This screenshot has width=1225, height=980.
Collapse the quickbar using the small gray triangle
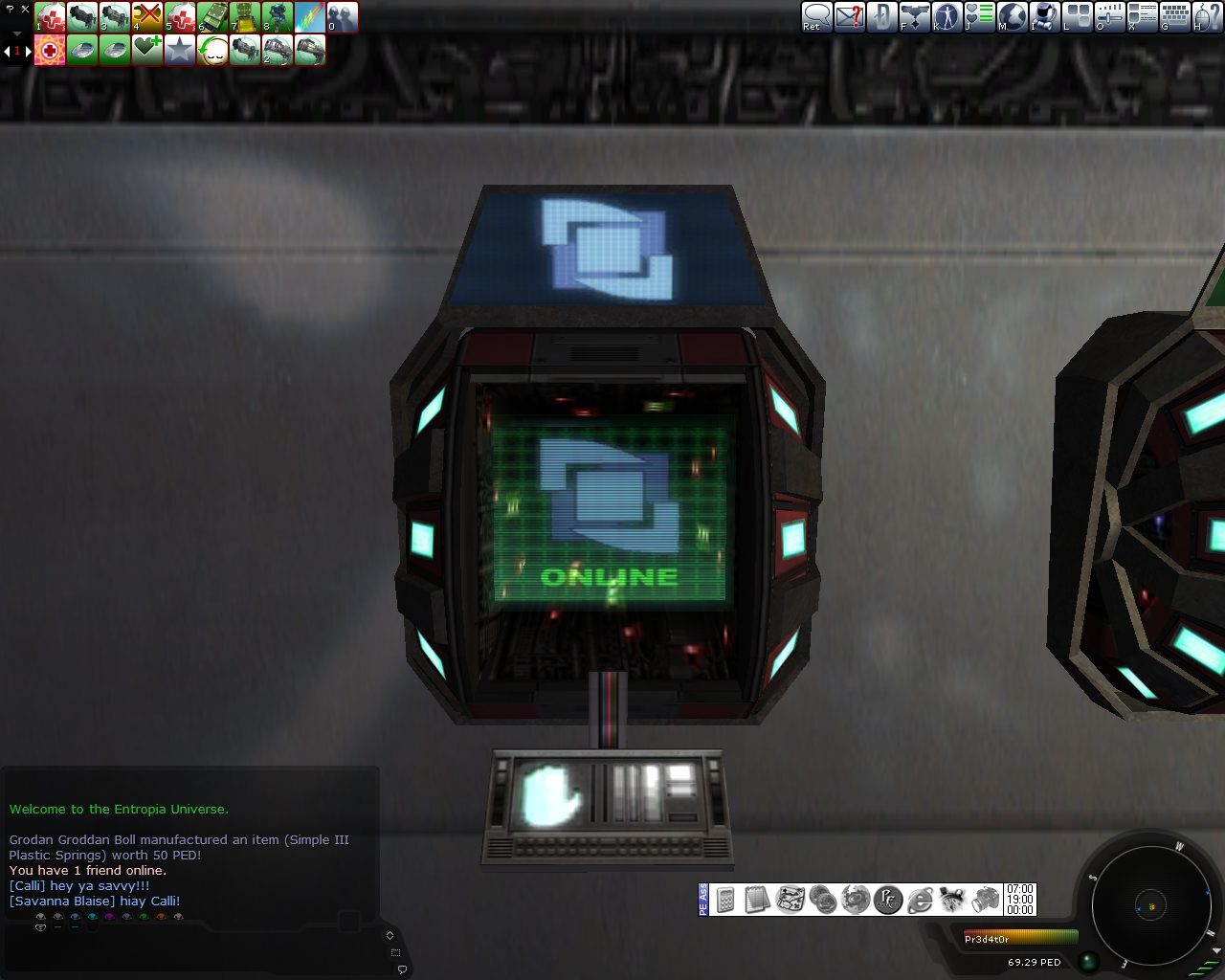16,33
